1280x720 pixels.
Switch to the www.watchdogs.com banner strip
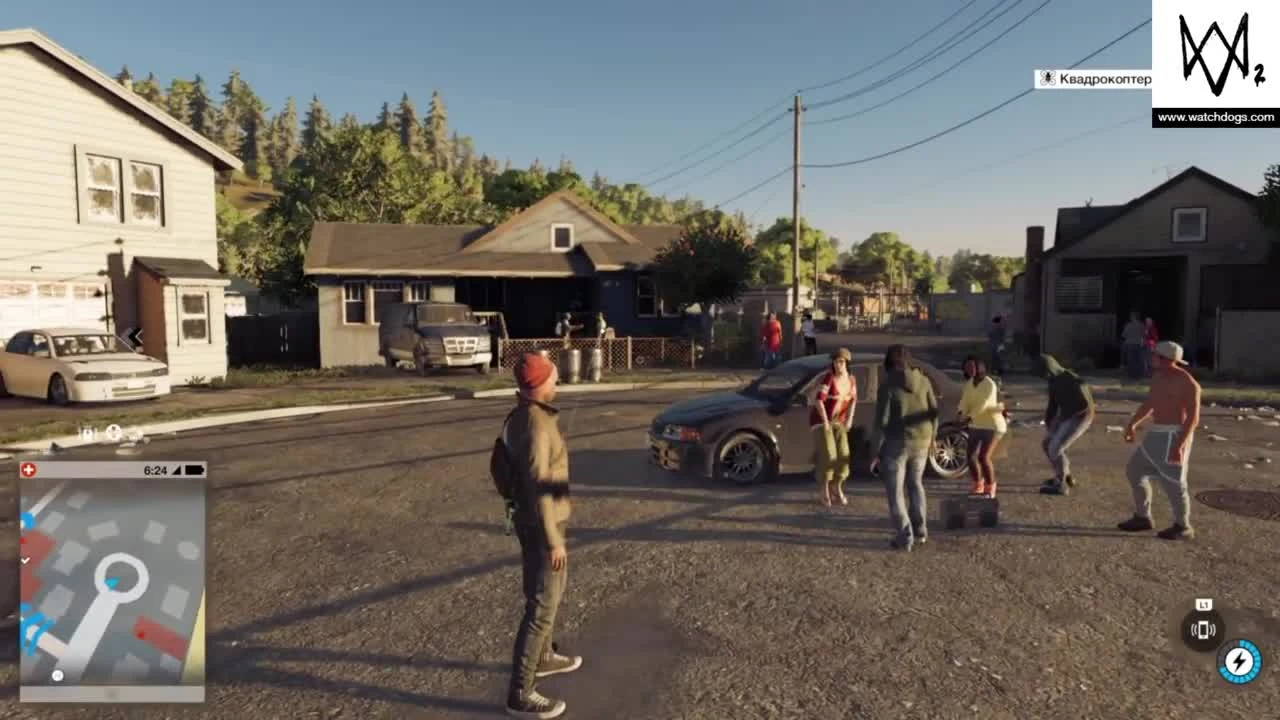tap(1215, 117)
